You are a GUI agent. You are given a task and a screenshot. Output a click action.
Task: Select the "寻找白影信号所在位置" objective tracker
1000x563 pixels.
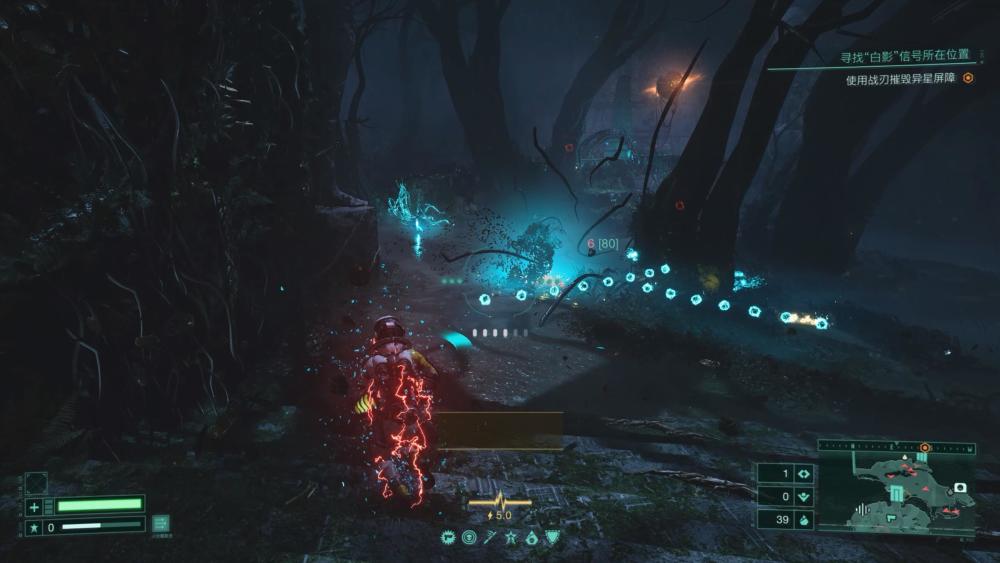coord(906,56)
